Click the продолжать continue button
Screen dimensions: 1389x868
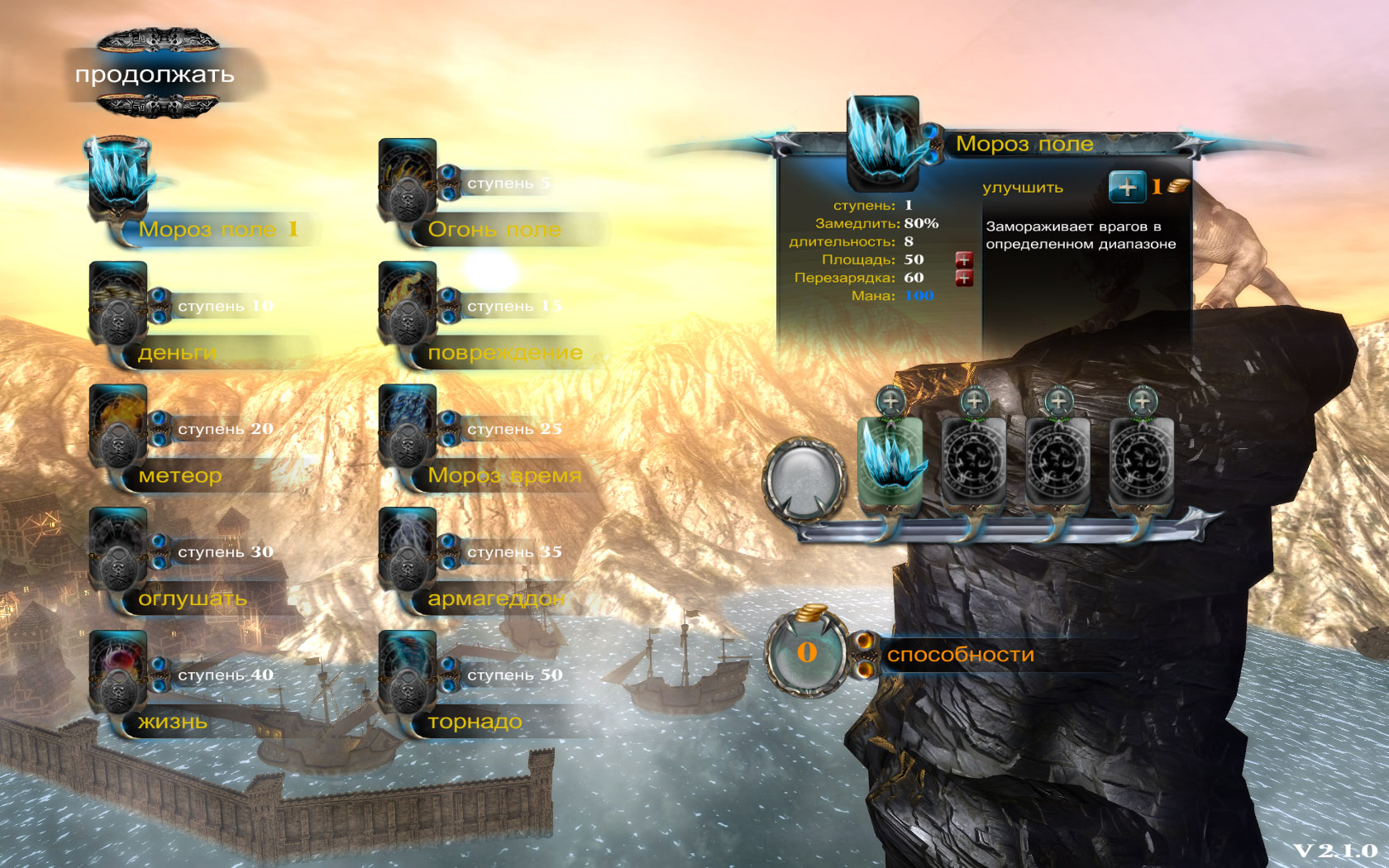(x=155, y=74)
